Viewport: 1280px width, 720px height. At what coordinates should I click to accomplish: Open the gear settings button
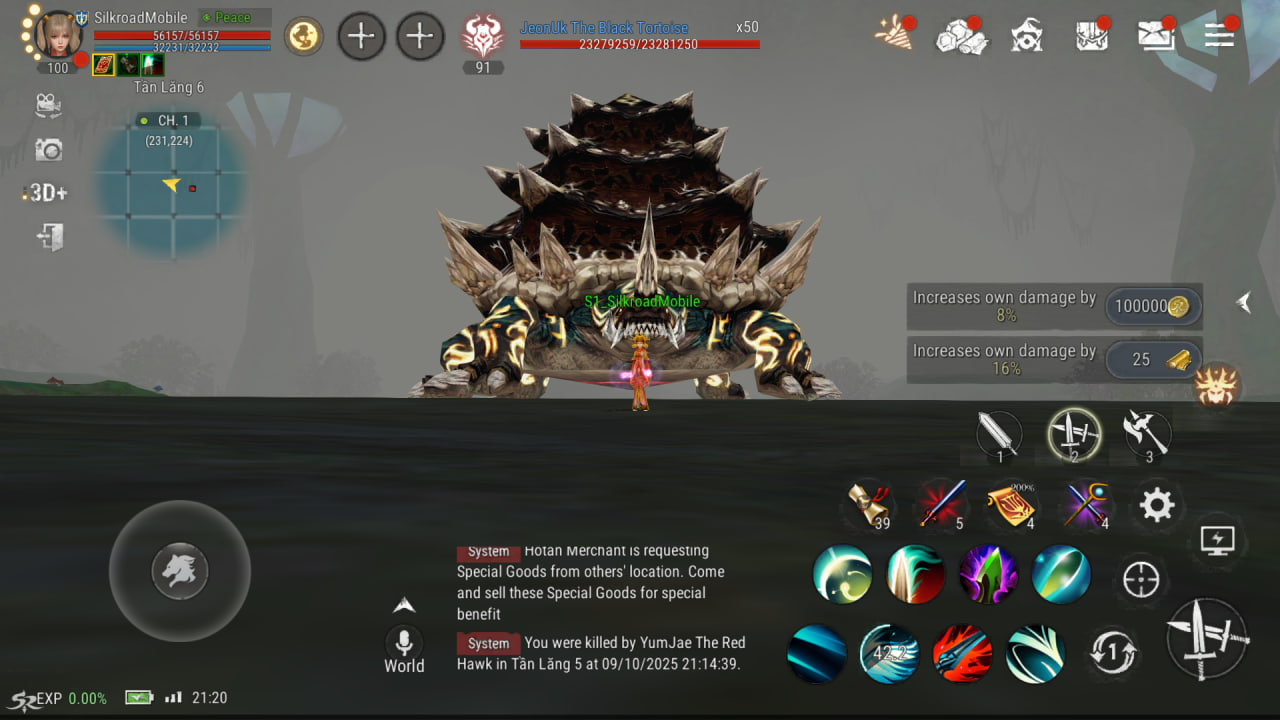1157,506
